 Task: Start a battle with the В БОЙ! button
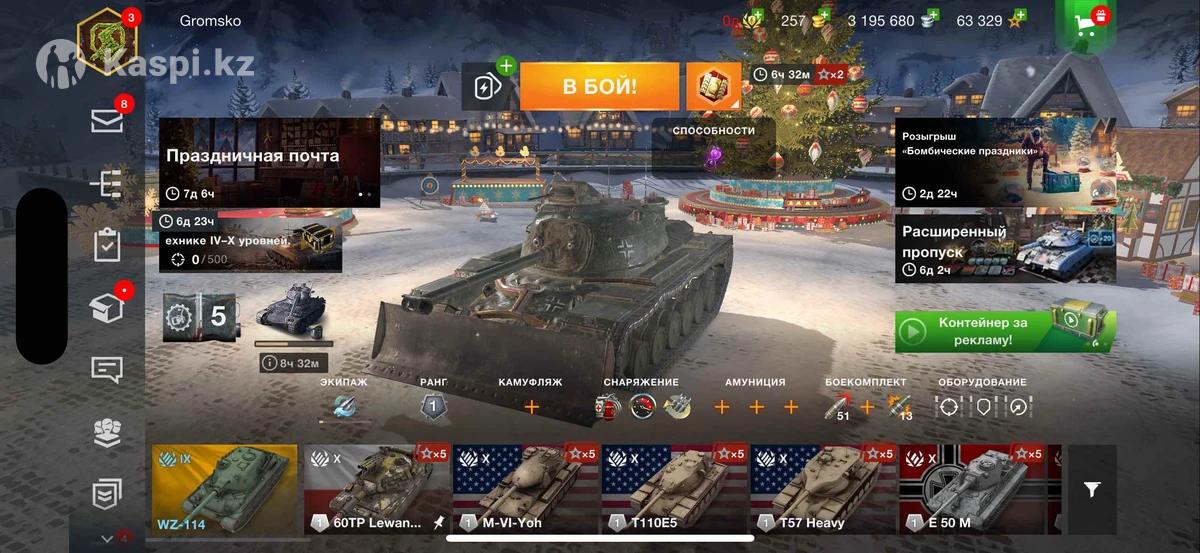pos(599,87)
